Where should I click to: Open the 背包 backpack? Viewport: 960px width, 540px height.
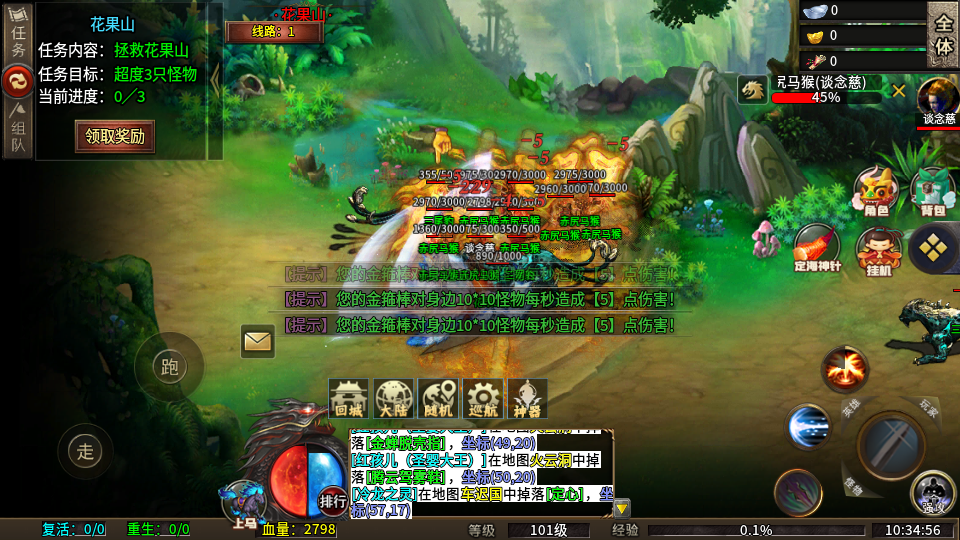933,191
